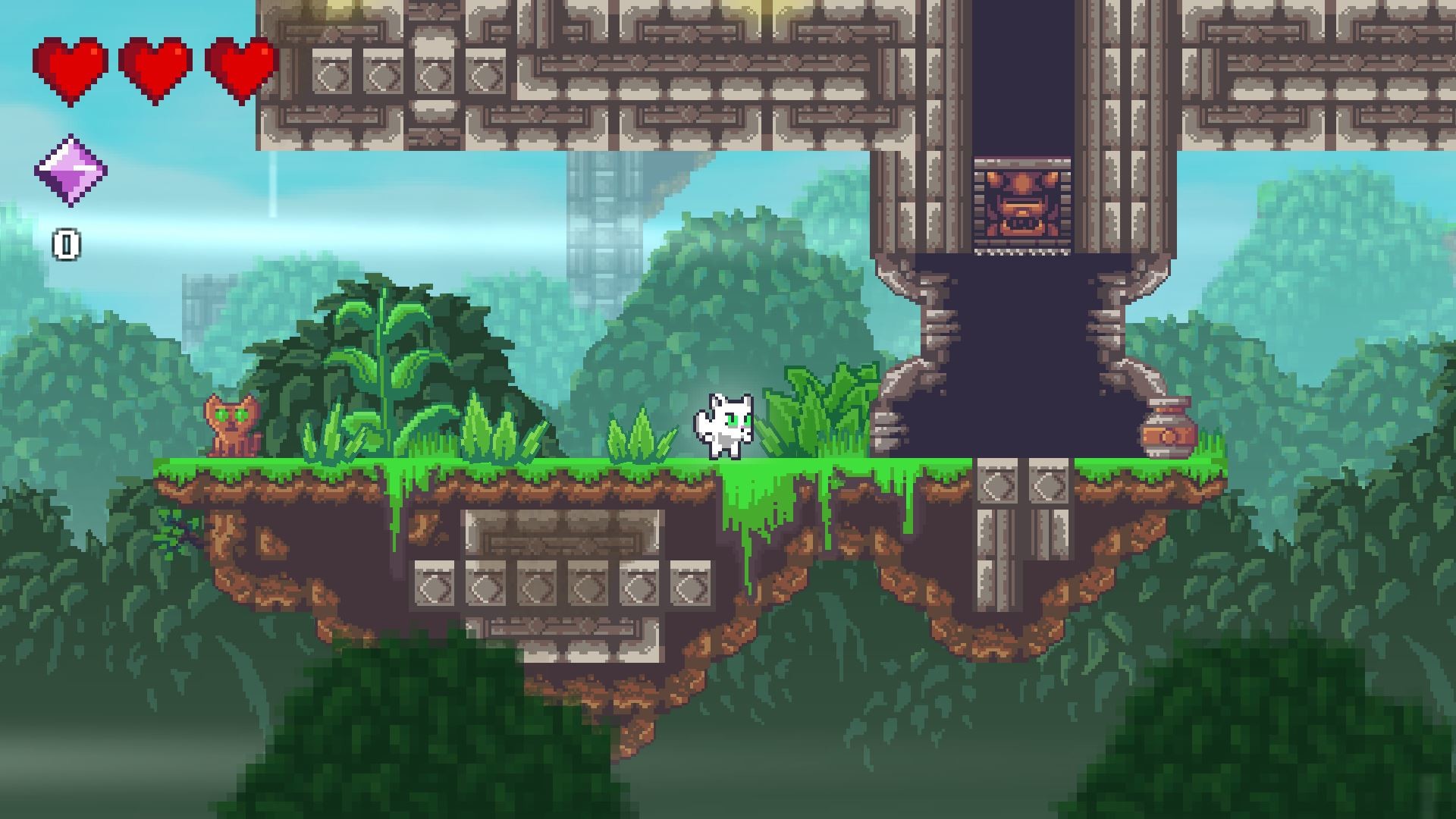Click the third red heart icon
This screenshot has width=1456, height=819.
tap(239, 64)
